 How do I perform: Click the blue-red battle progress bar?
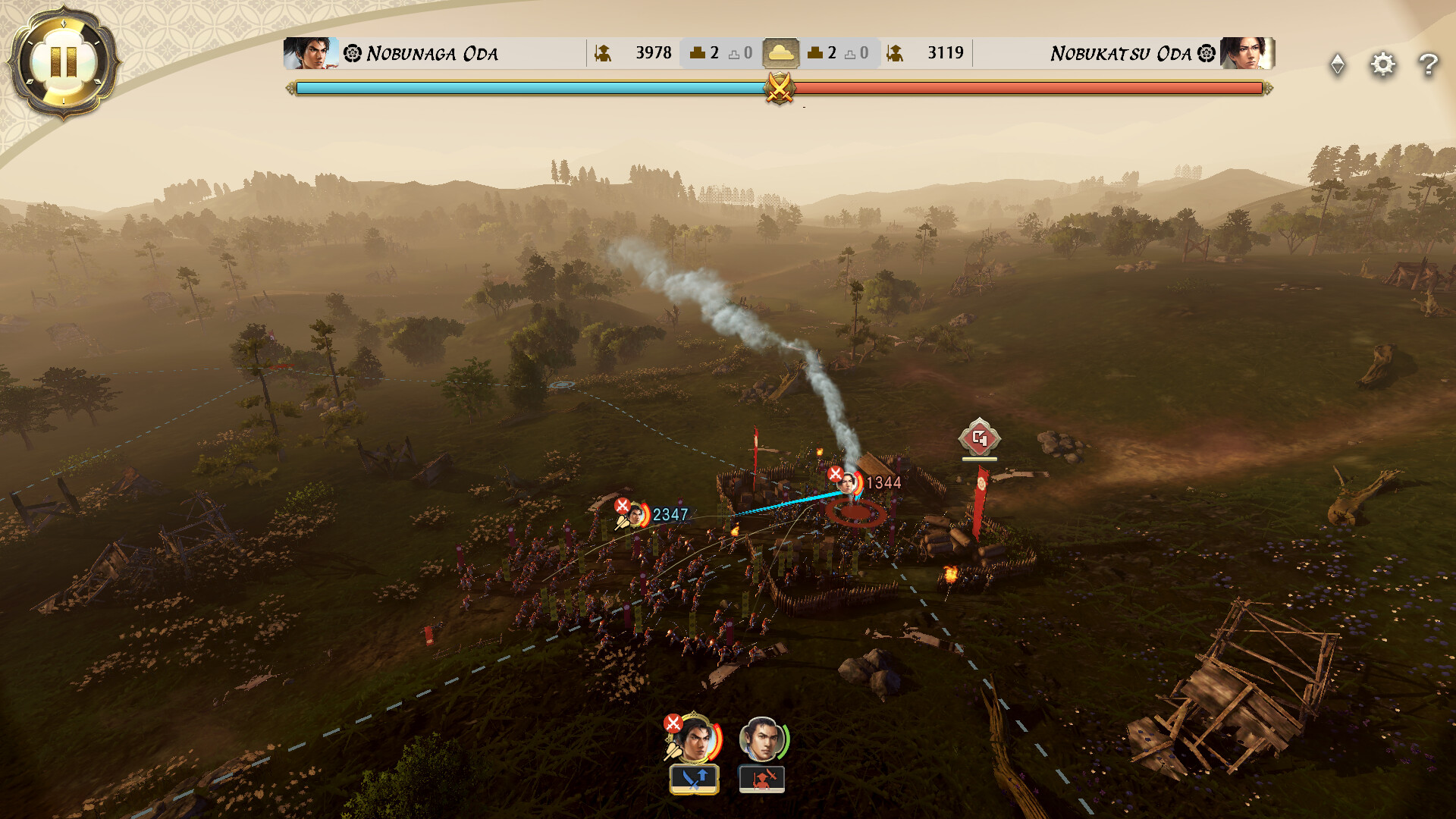pyautogui.click(x=531, y=89)
